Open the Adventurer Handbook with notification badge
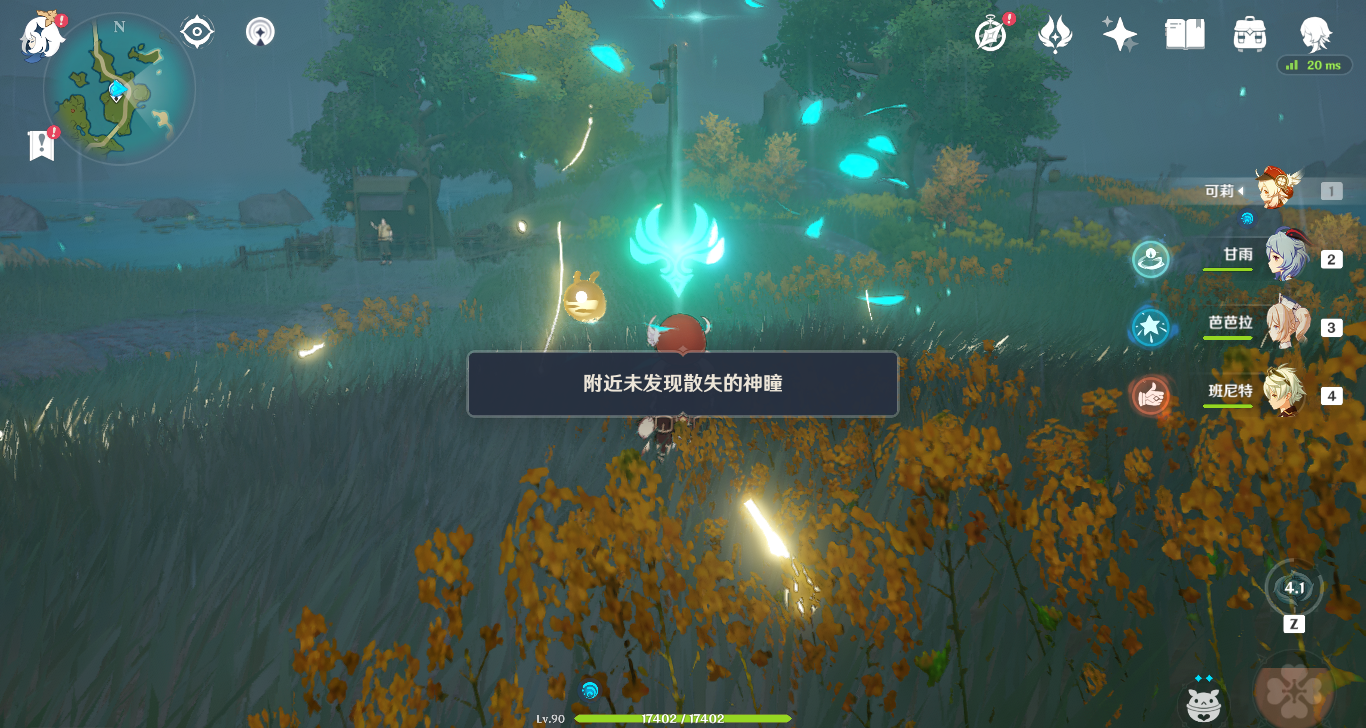Viewport: 1366px width, 728px height. 988,33
